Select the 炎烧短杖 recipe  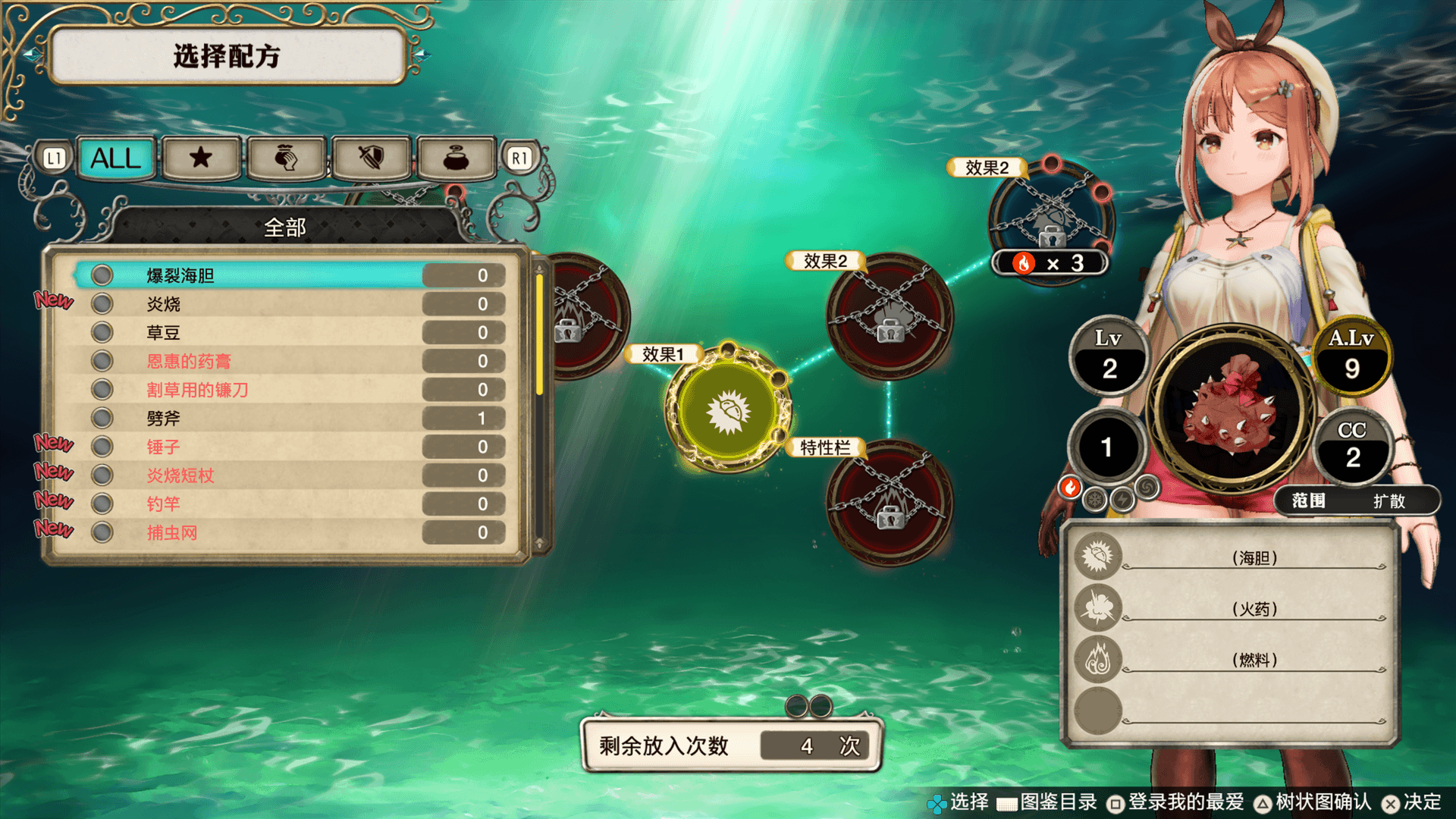click(x=288, y=475)
